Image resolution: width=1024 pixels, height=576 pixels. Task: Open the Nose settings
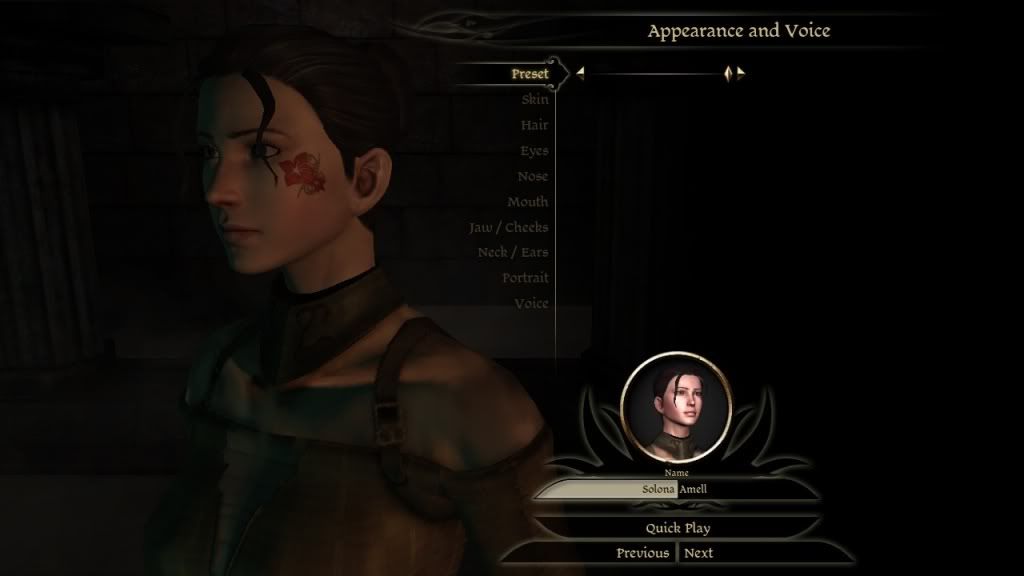pyautogui.click(x=533, y=176)
